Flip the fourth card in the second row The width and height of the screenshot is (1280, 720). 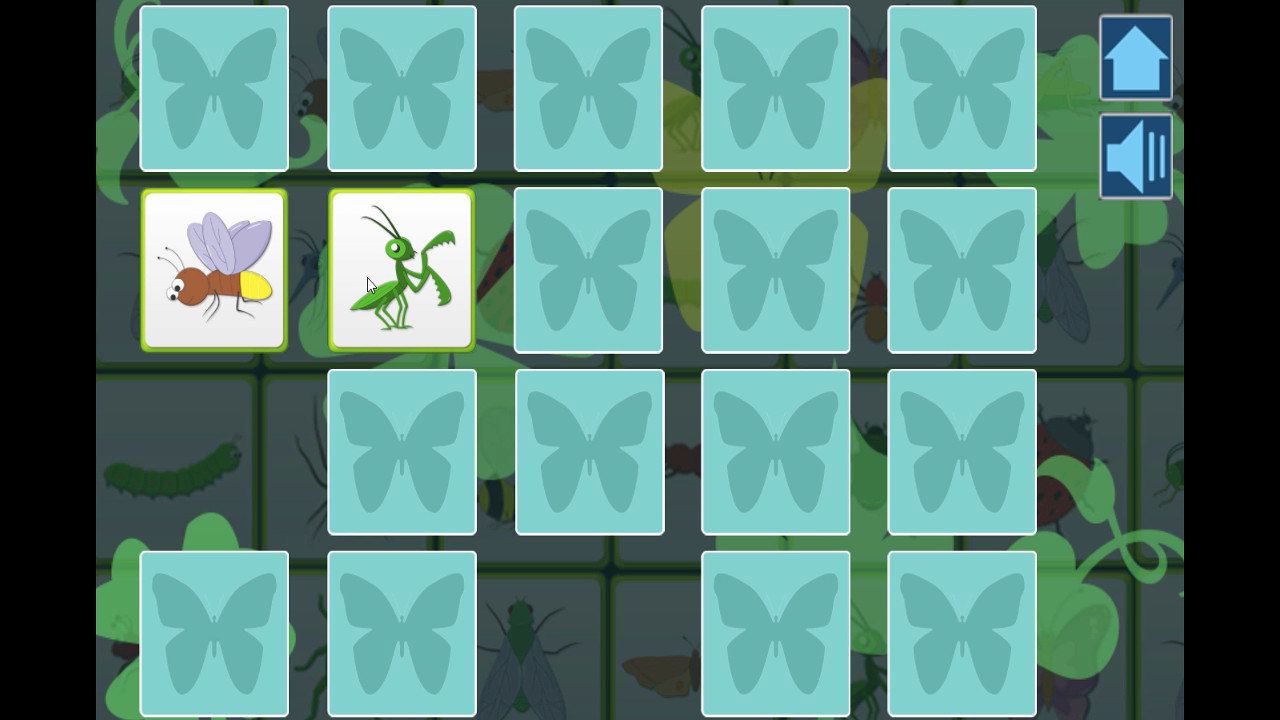775,270
